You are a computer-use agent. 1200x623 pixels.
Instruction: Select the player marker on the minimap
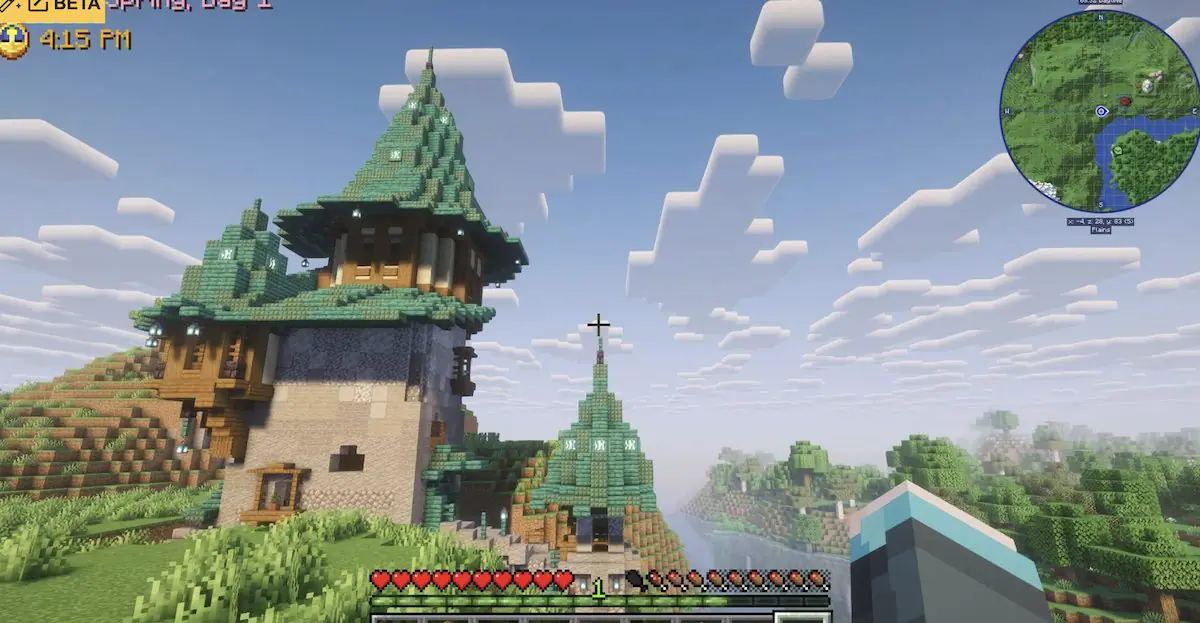pyautogui.click(x=1101, y=111)
